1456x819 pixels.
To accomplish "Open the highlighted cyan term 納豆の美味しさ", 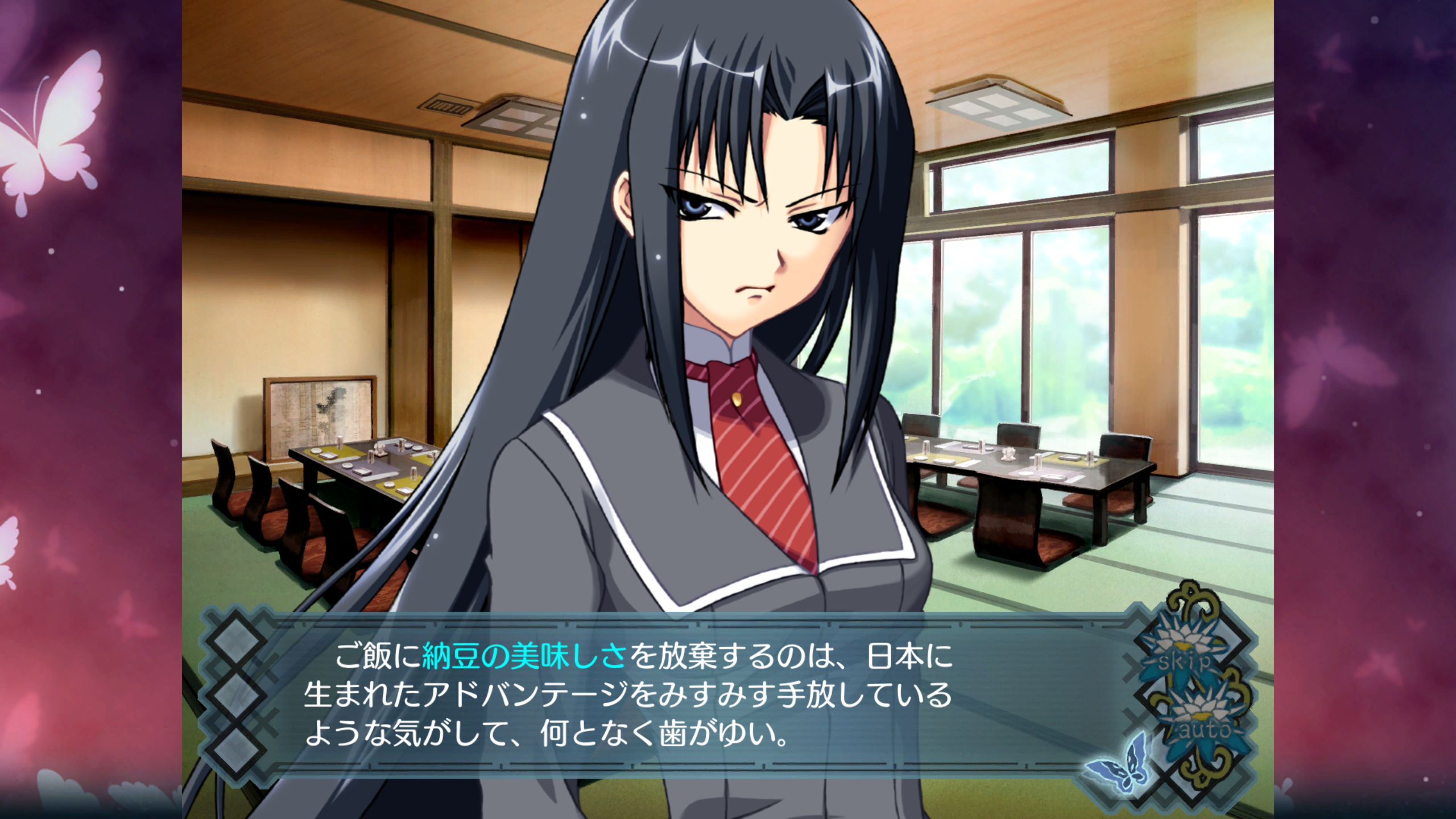I will 524,657.
